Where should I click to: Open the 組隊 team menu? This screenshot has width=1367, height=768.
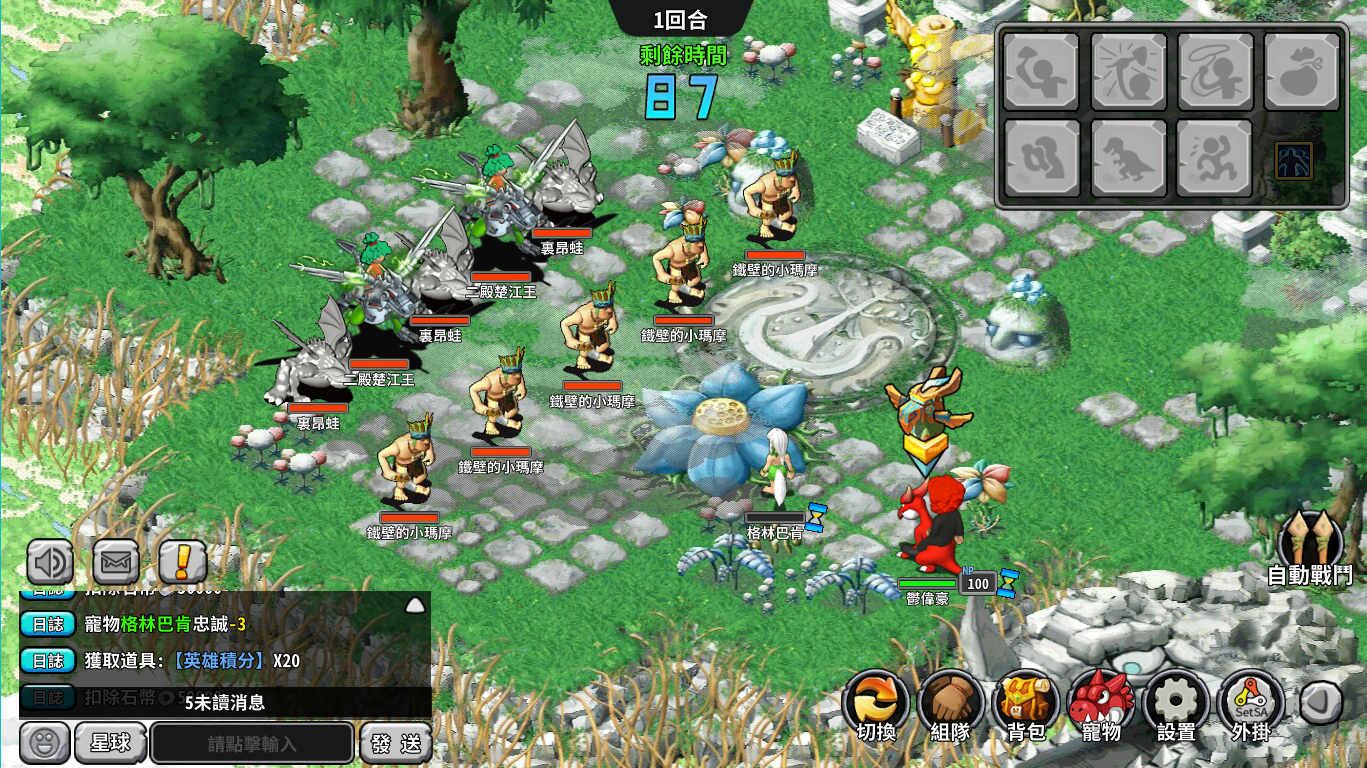tap(951, 704)
